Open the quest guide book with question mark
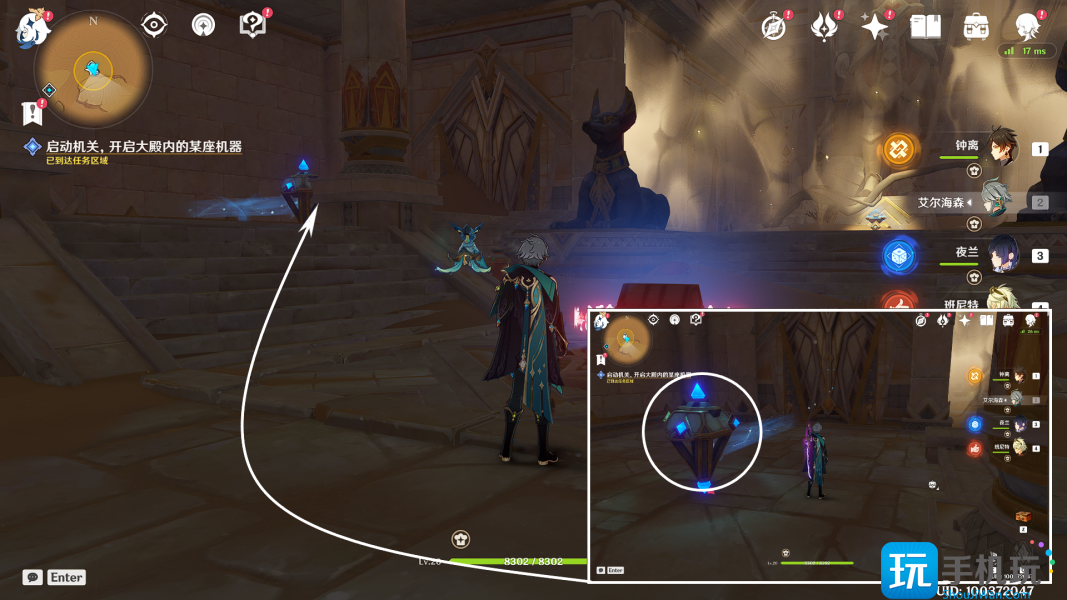1067x600 pixels. [x=253, y=25]
